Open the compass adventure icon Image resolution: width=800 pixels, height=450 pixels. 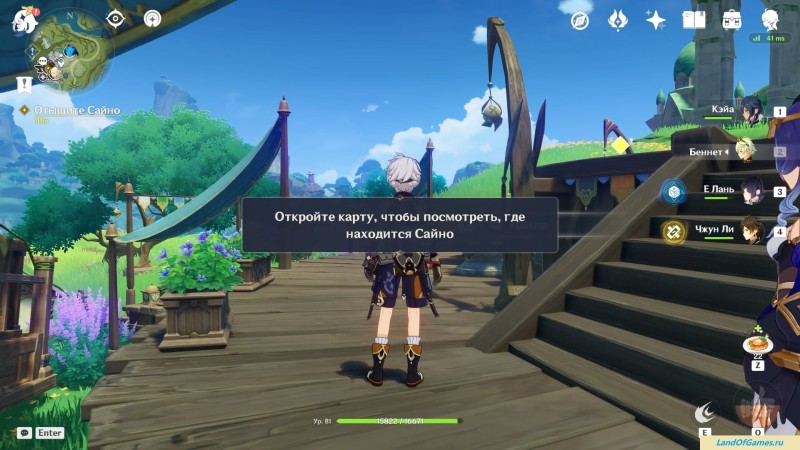click(x=580, y=20)
